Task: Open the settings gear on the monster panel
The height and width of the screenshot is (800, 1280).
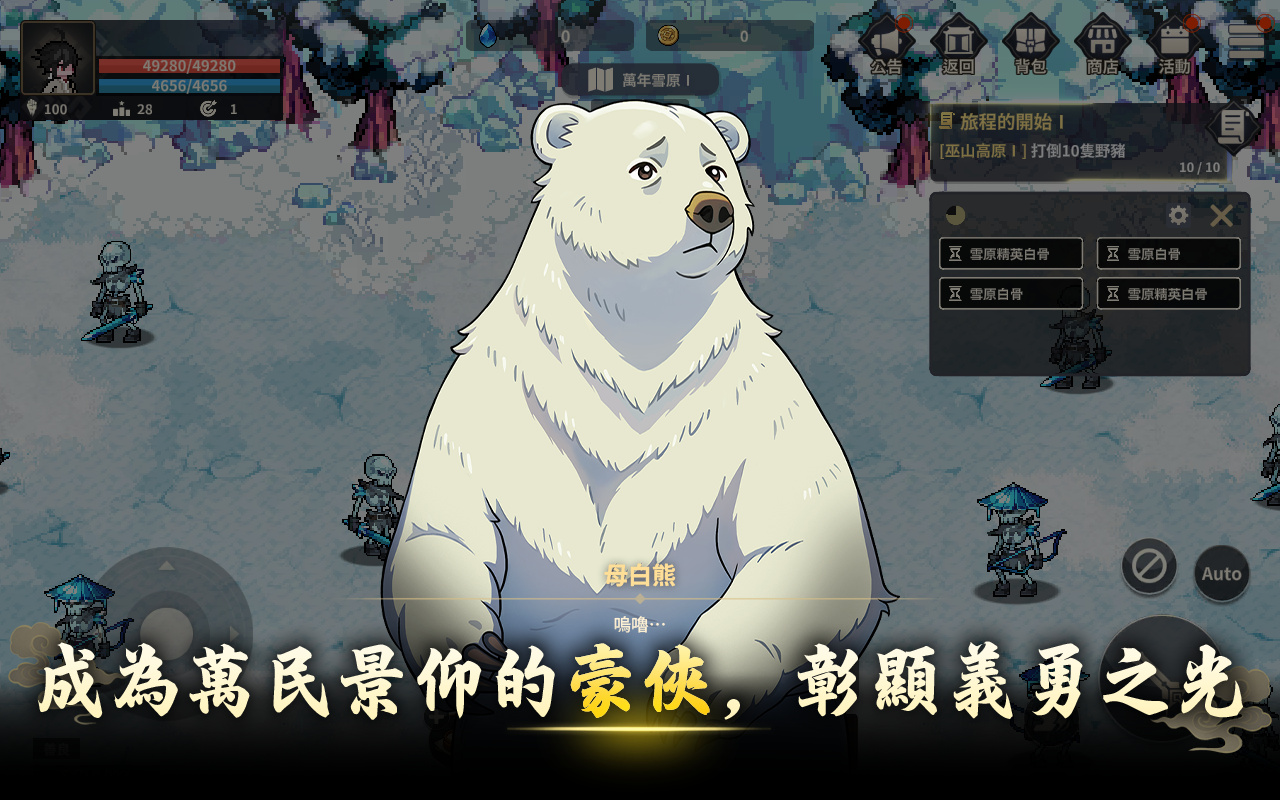Action: tap(1180, 214)
